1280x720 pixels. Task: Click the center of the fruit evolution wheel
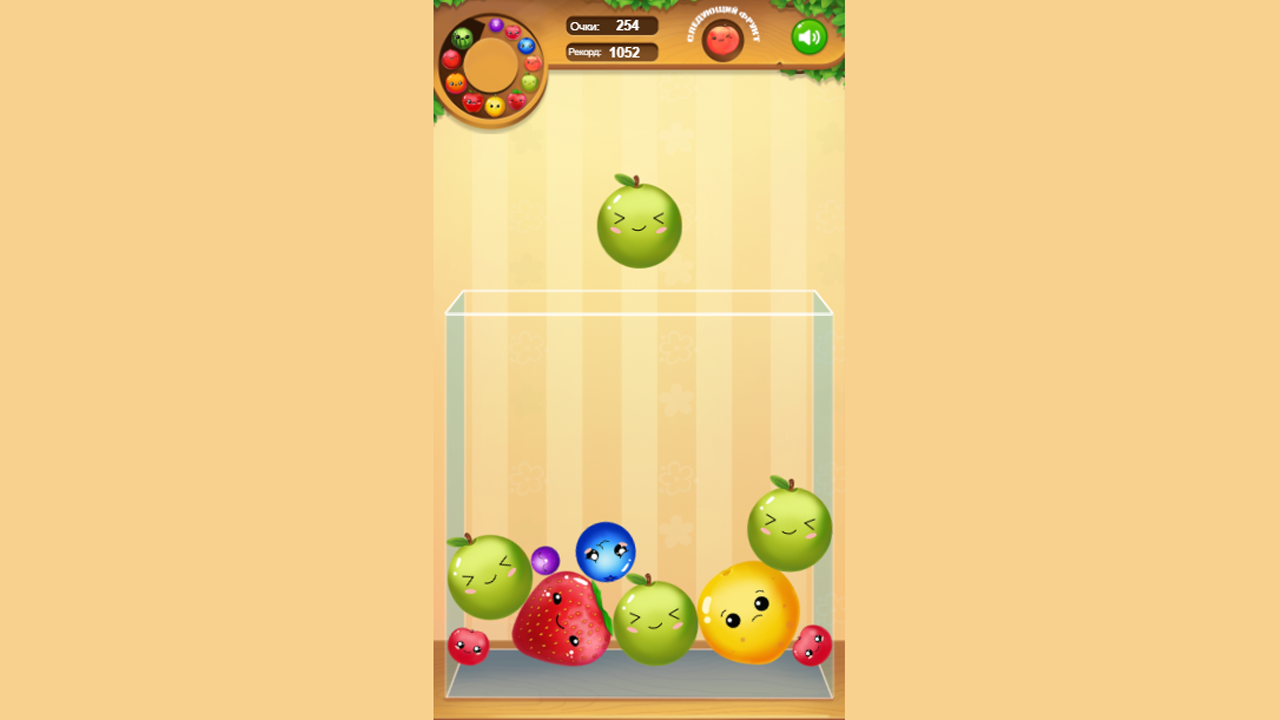(492, 64)
